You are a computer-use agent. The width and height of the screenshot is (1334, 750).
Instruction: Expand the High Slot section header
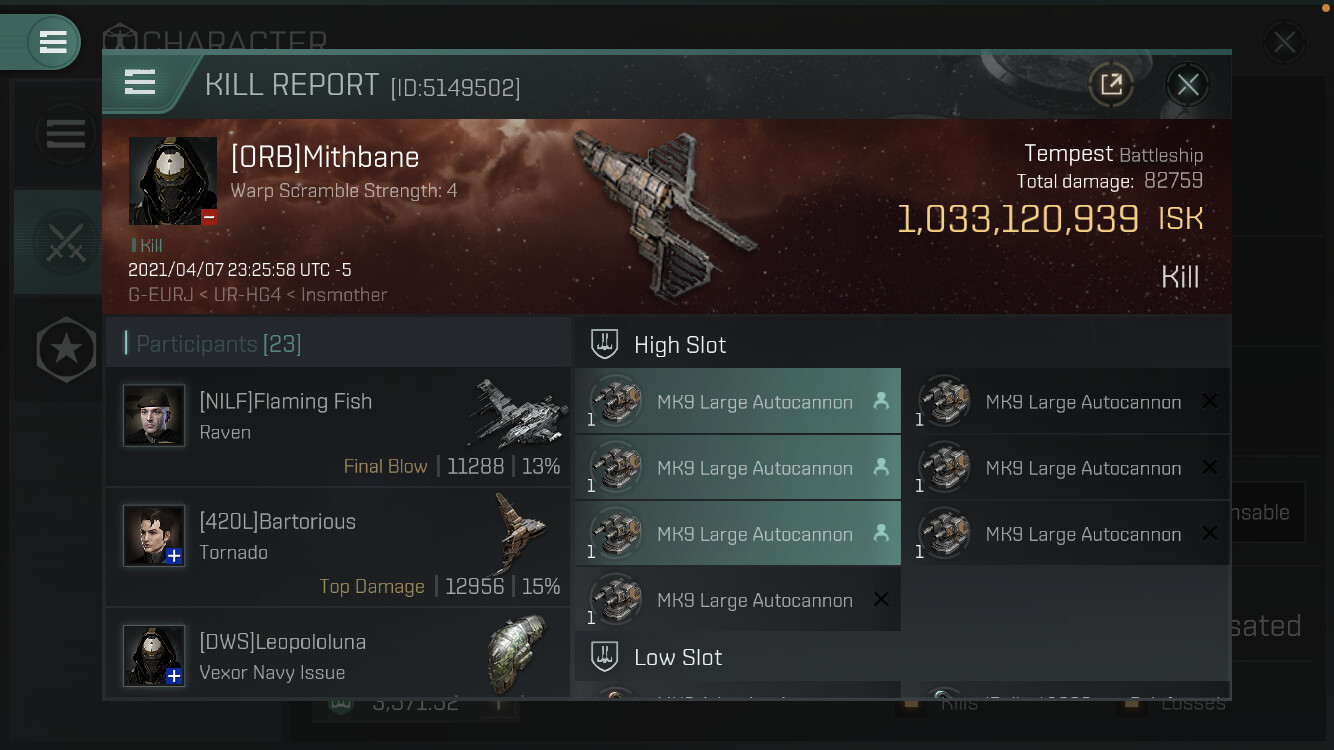point(680,345)
